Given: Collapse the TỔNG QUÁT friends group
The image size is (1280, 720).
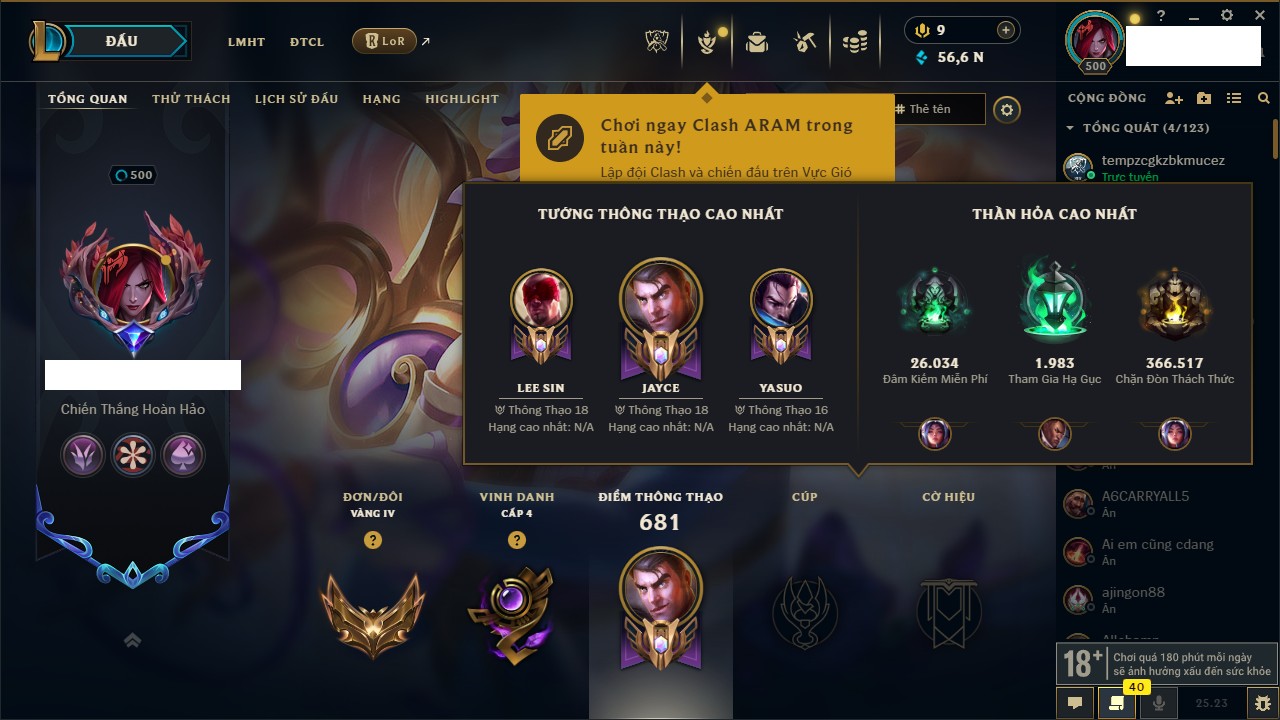Looking at the screenshot, I should point(1071,128).
